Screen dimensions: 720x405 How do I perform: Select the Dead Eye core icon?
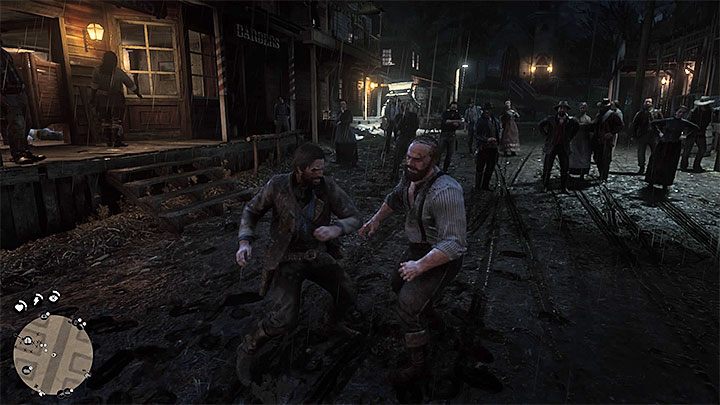55,297
